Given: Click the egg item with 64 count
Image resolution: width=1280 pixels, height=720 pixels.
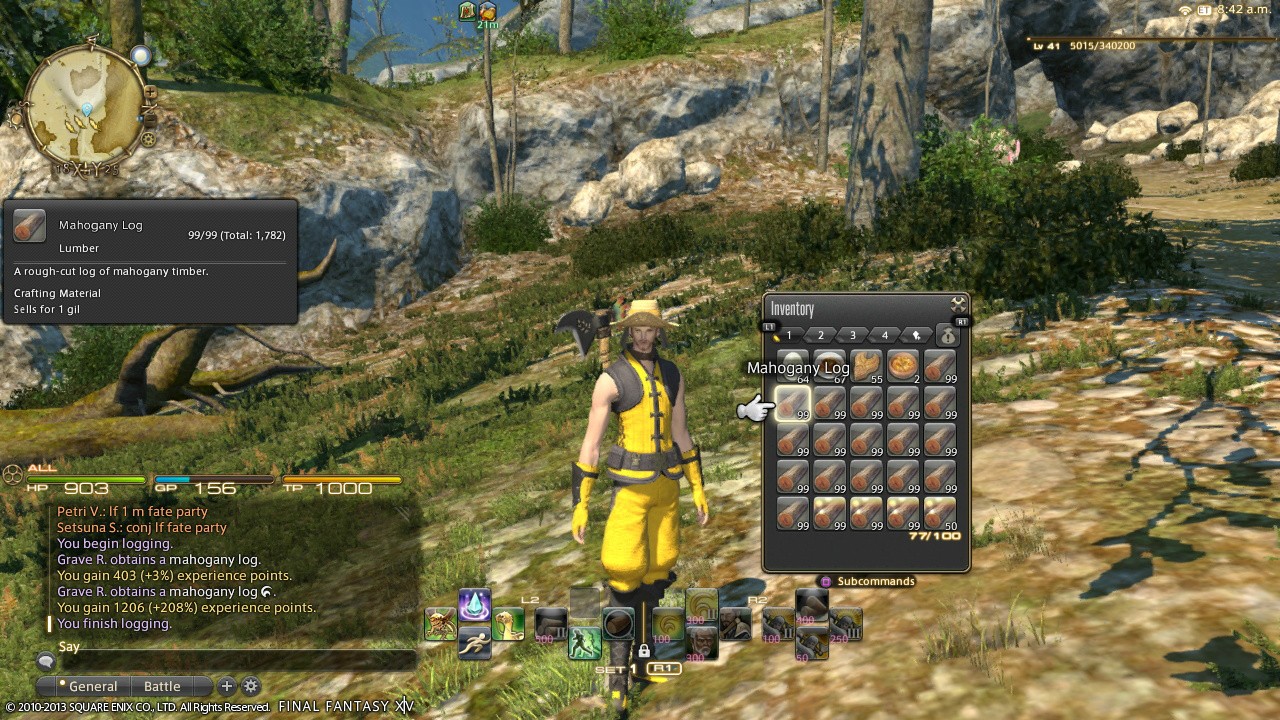Looking at the screenshot, I should 793,367.
